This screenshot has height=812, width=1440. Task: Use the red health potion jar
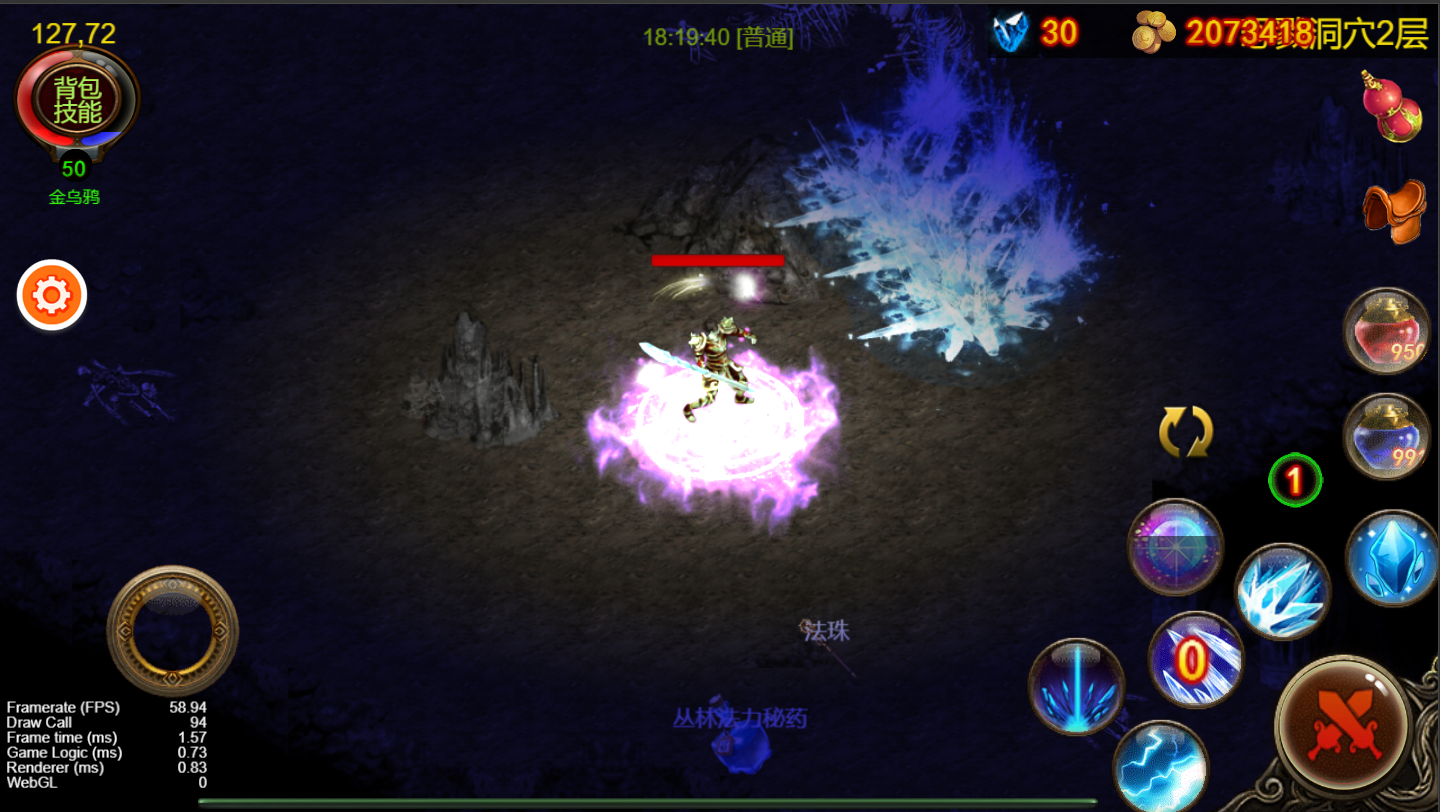1386,331
